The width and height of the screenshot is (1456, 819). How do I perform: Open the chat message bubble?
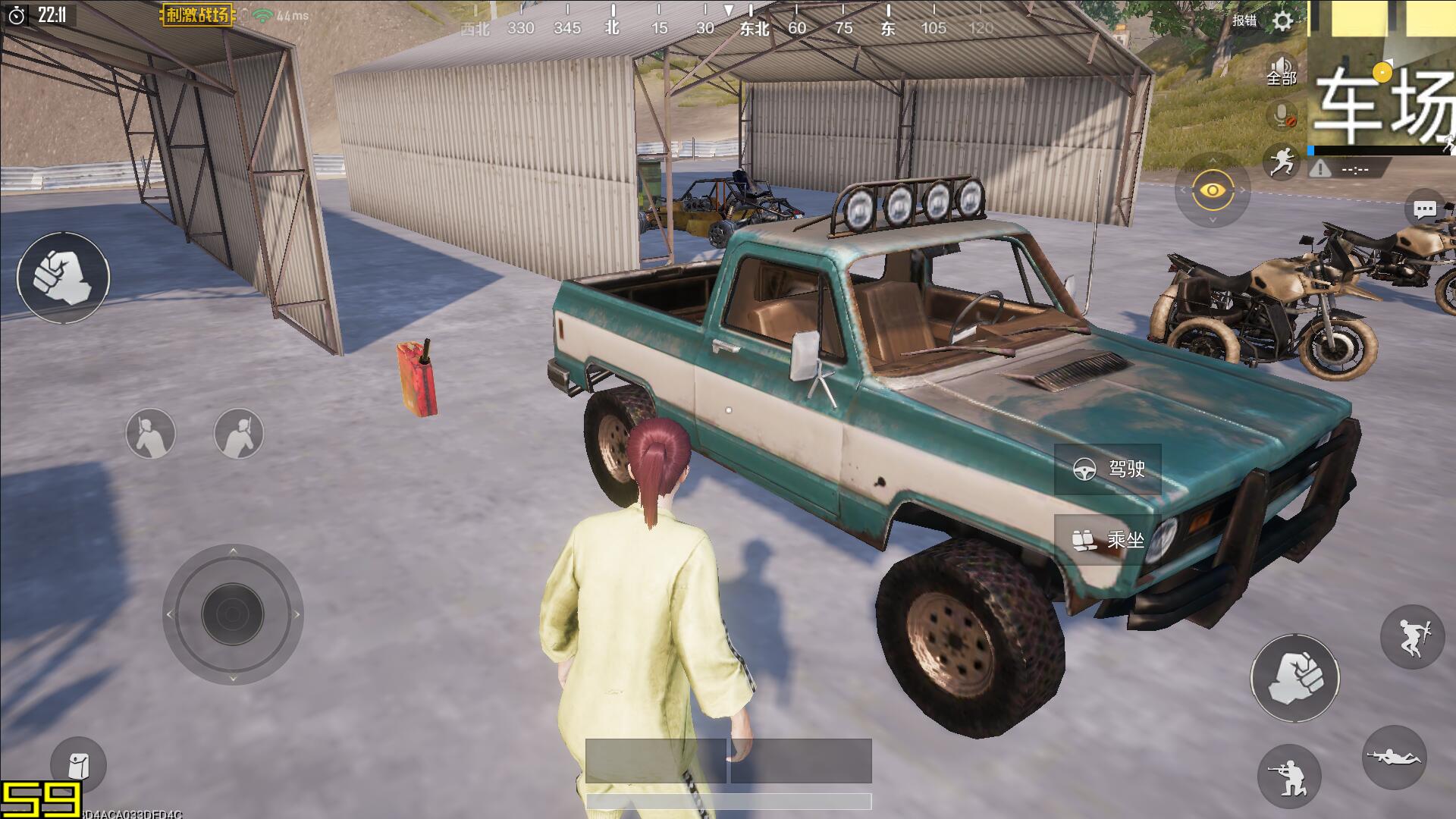pyautogui.click(x=1424, y=210)
